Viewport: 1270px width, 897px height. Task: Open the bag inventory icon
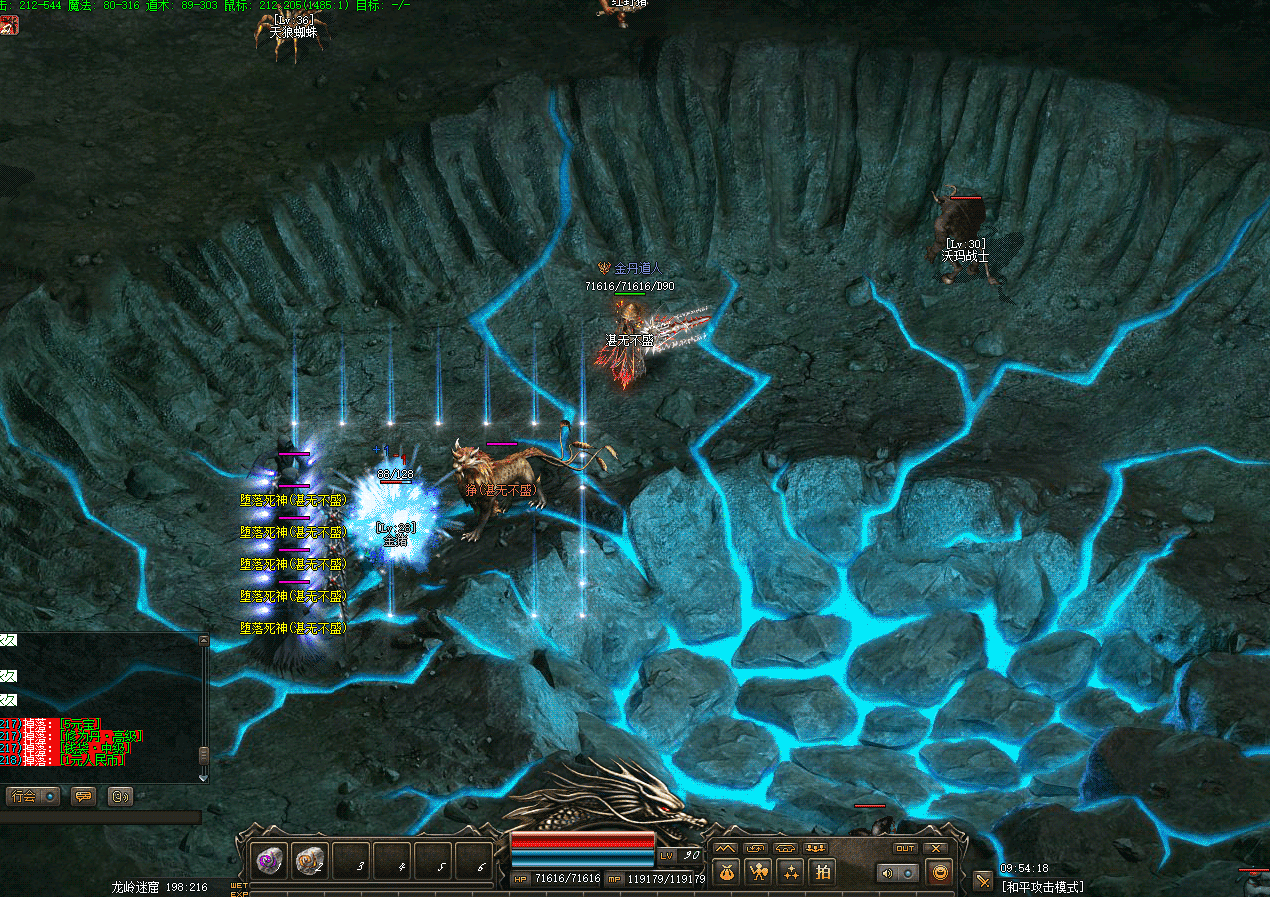click(726, 872)
